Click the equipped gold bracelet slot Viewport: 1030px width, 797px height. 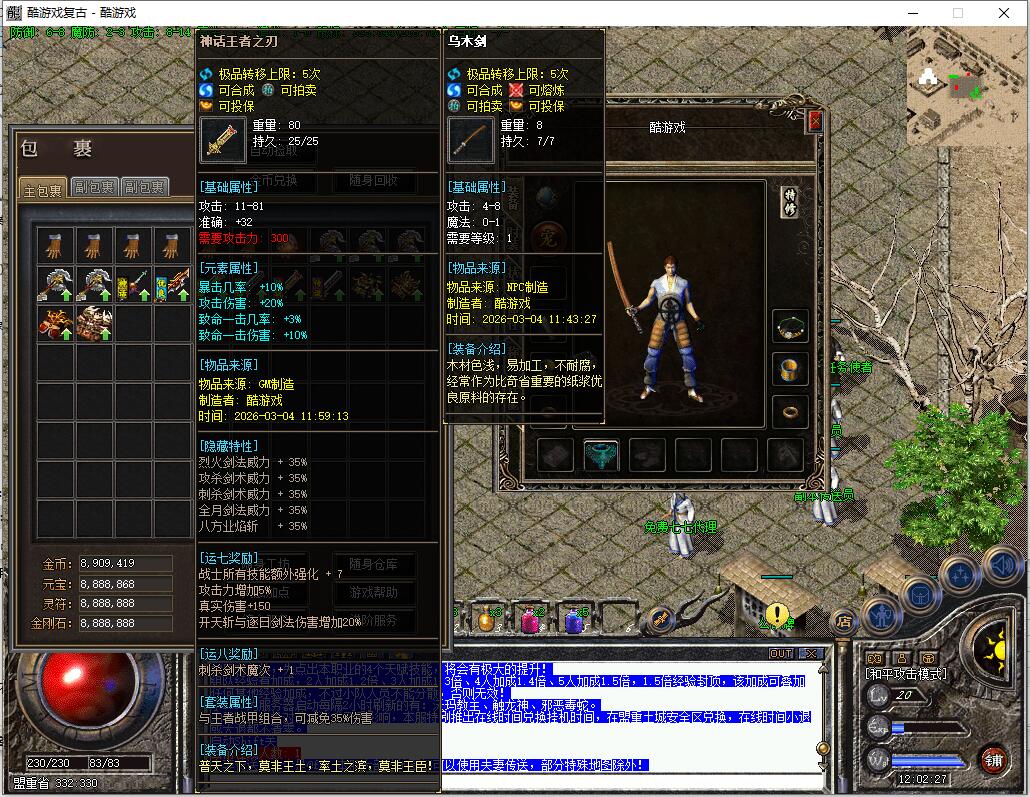pos(791,369)
